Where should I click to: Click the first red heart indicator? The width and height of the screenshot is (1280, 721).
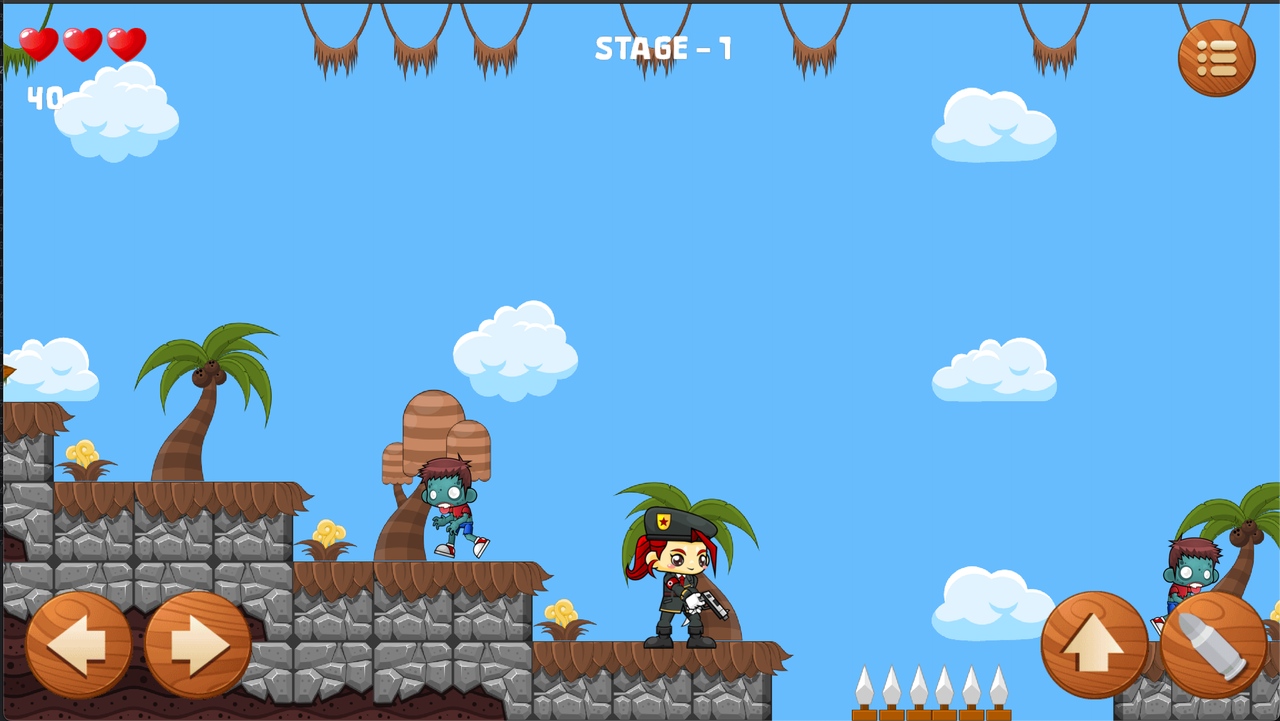coord(37,46)
